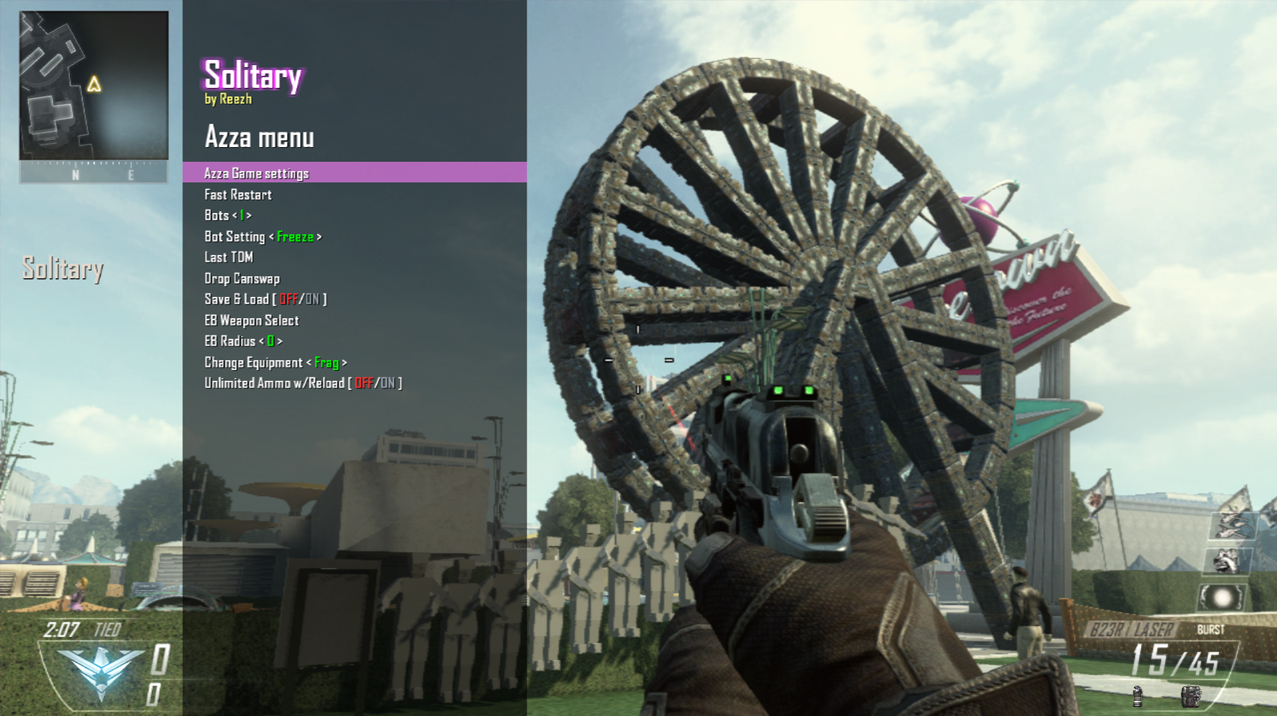This screenshot has width=1277, height=716.
Task: Select the K9 dog scorestreak icon
Action: (x=1229, y=562)
